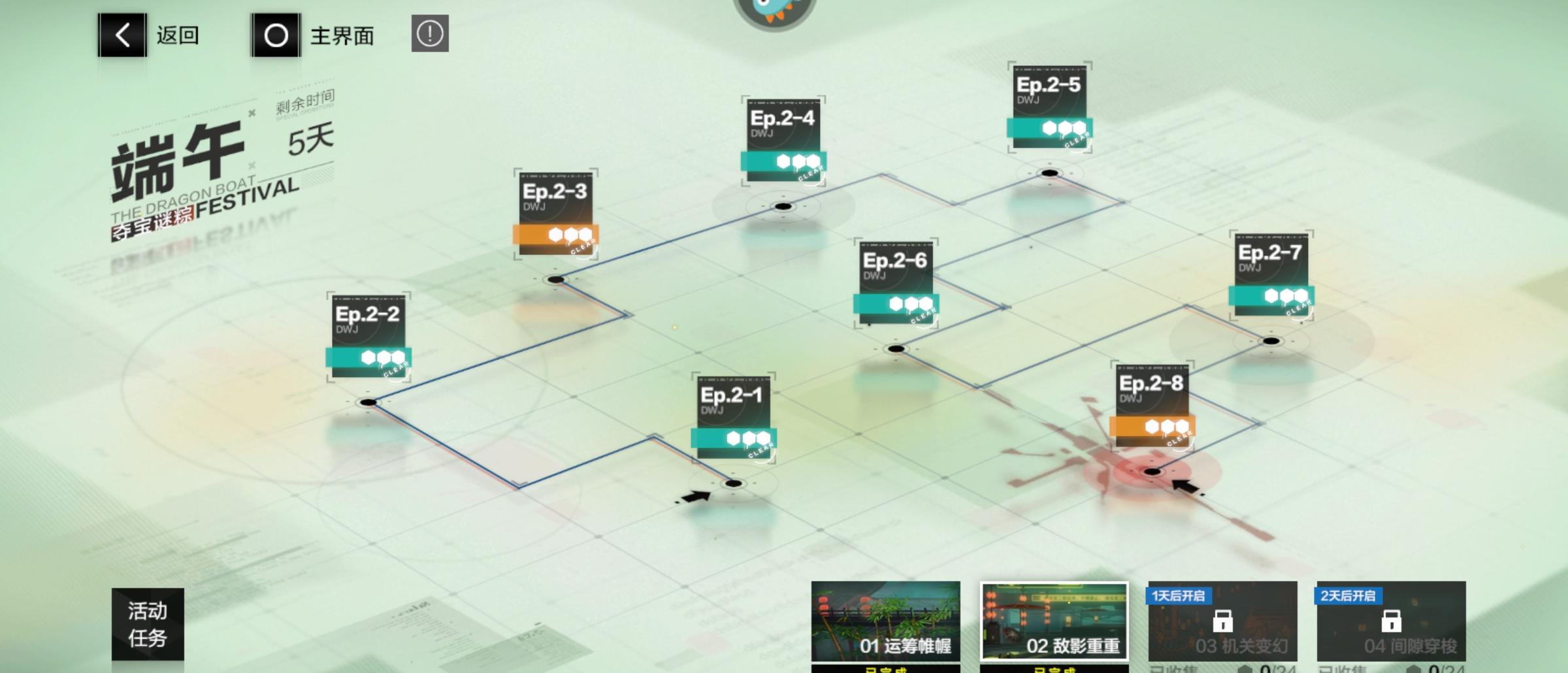Return to main screen via 主界面
Screen dimensions: 1568x673
coord(313,35)
